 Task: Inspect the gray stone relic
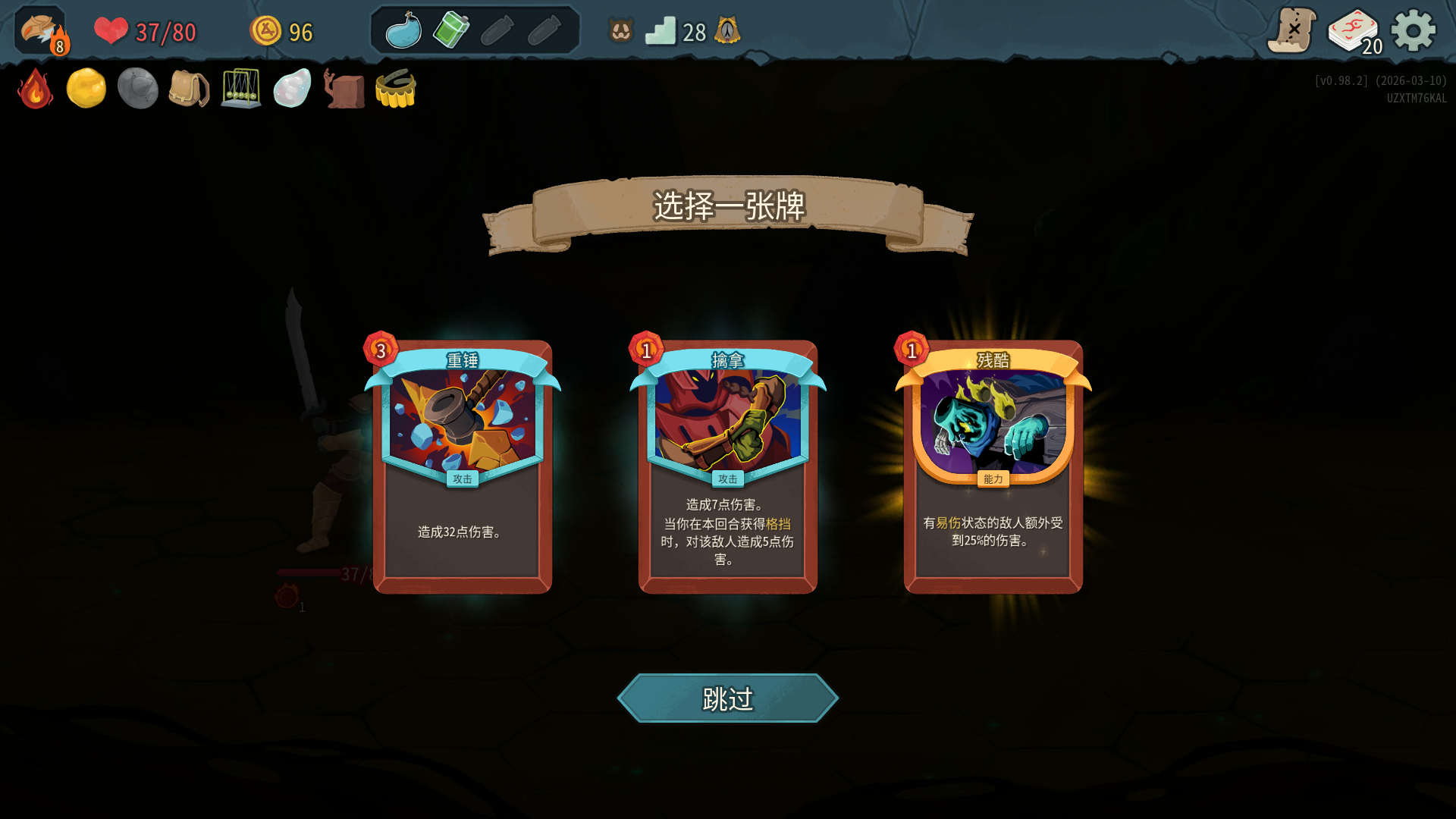137,89
